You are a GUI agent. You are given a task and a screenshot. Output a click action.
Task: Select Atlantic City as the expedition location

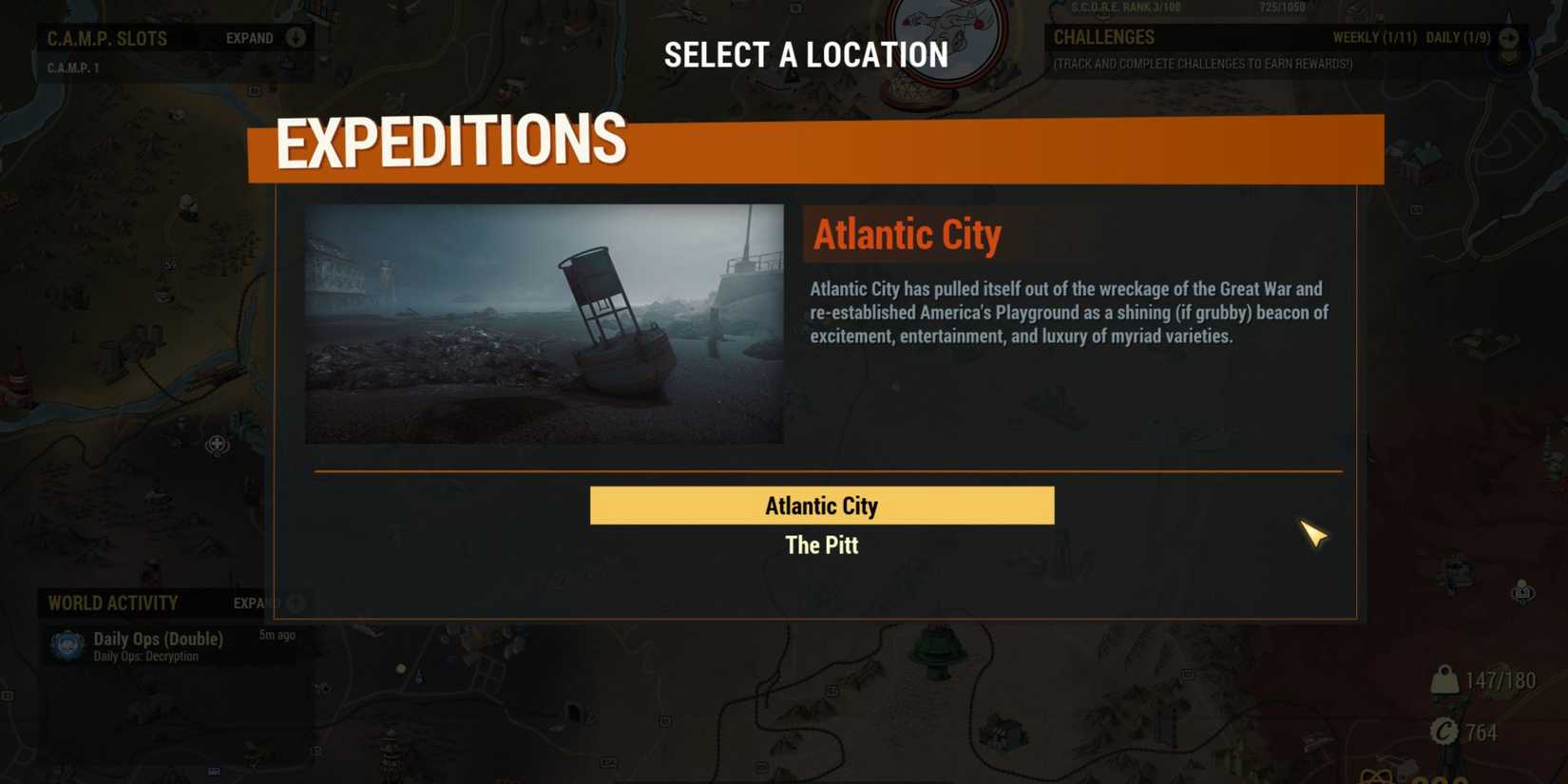click(x=821, y=506)
